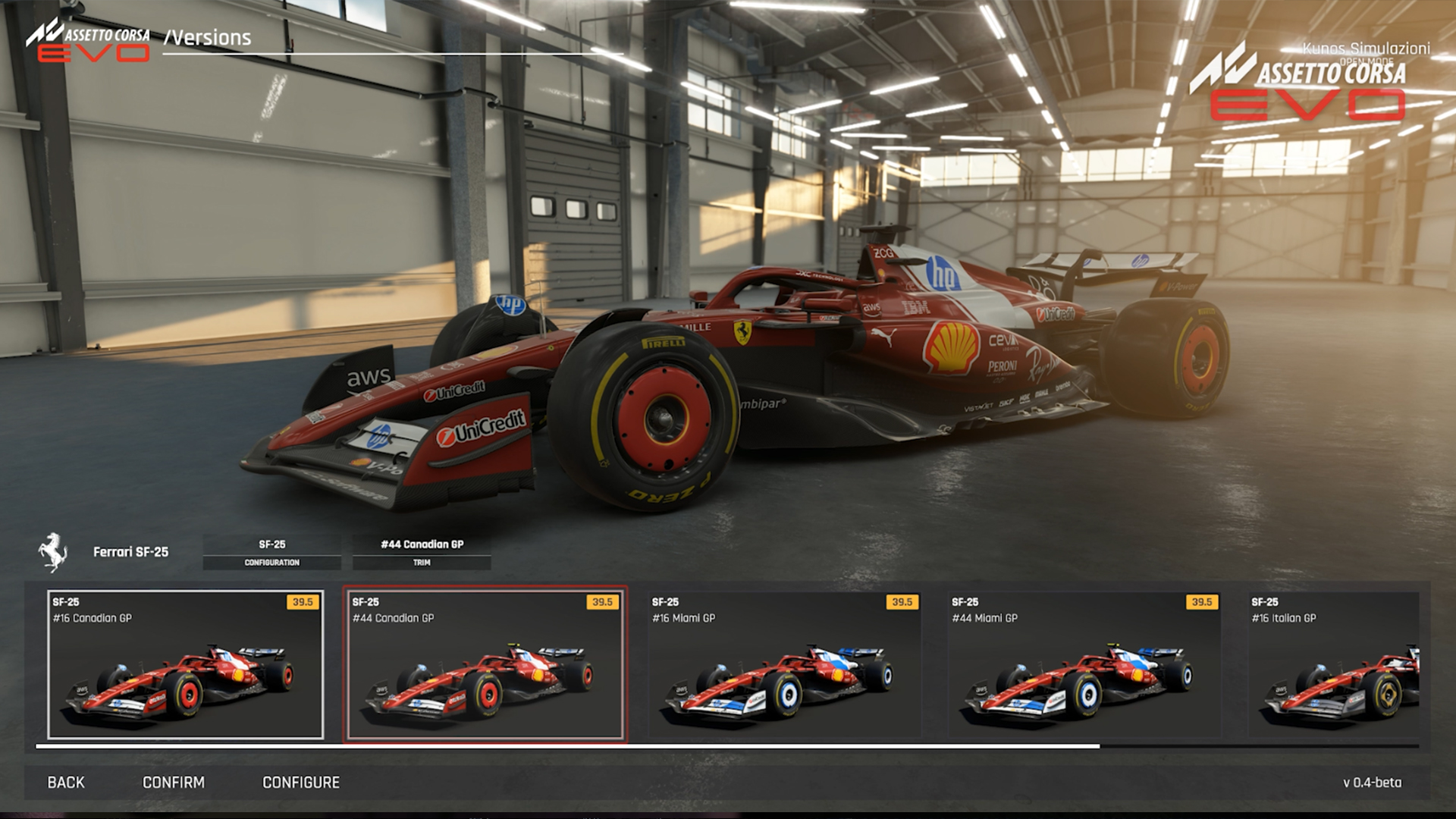Click the livery list horizontal scrollbar
Screen dimensions: 1456x819
coord(567,746)
